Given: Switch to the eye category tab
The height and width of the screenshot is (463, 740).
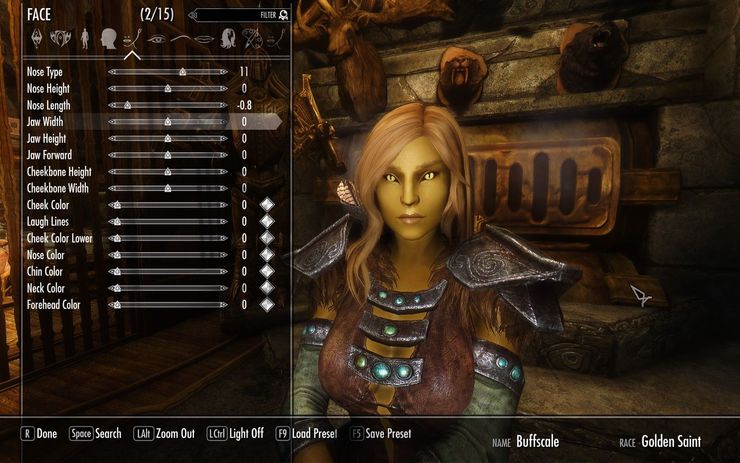Looking at the screenshot, I should (153, 38).
